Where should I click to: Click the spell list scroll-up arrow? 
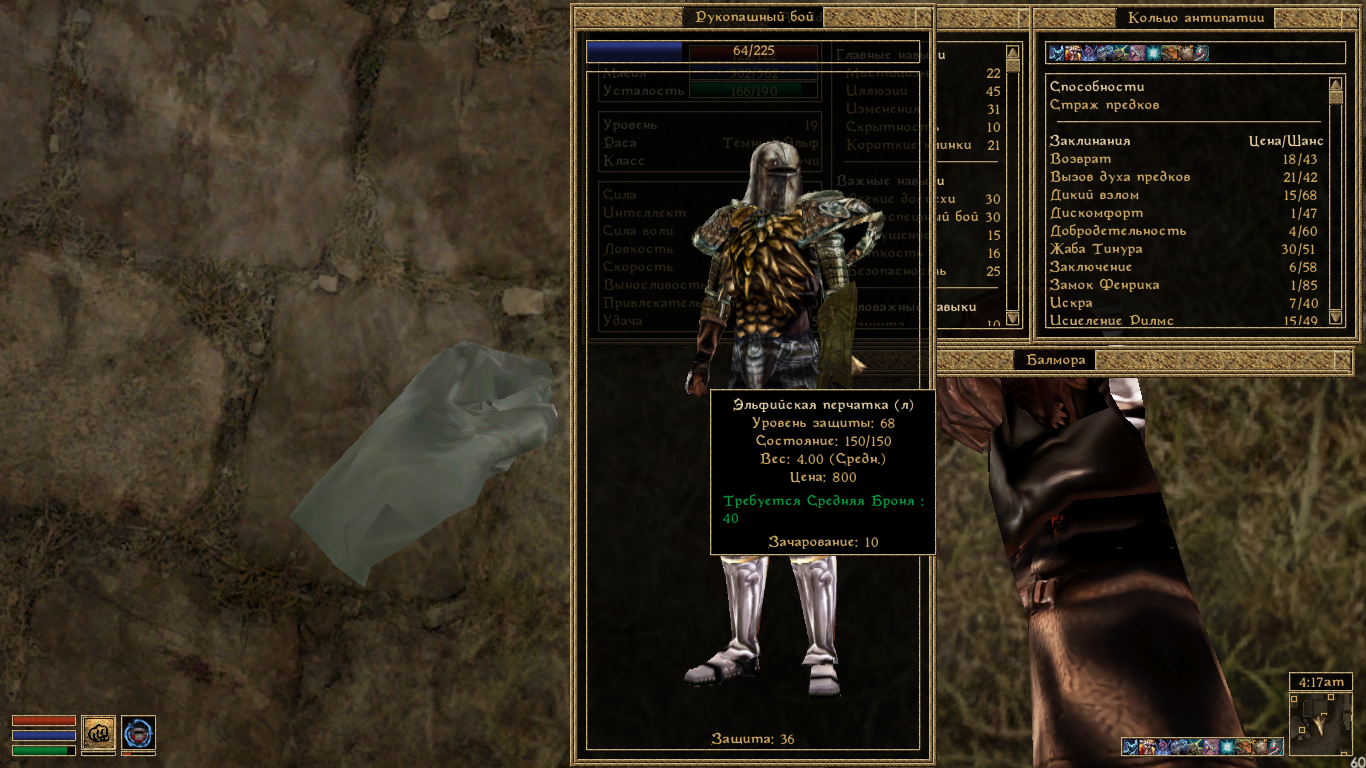(x=1336, y=84)
